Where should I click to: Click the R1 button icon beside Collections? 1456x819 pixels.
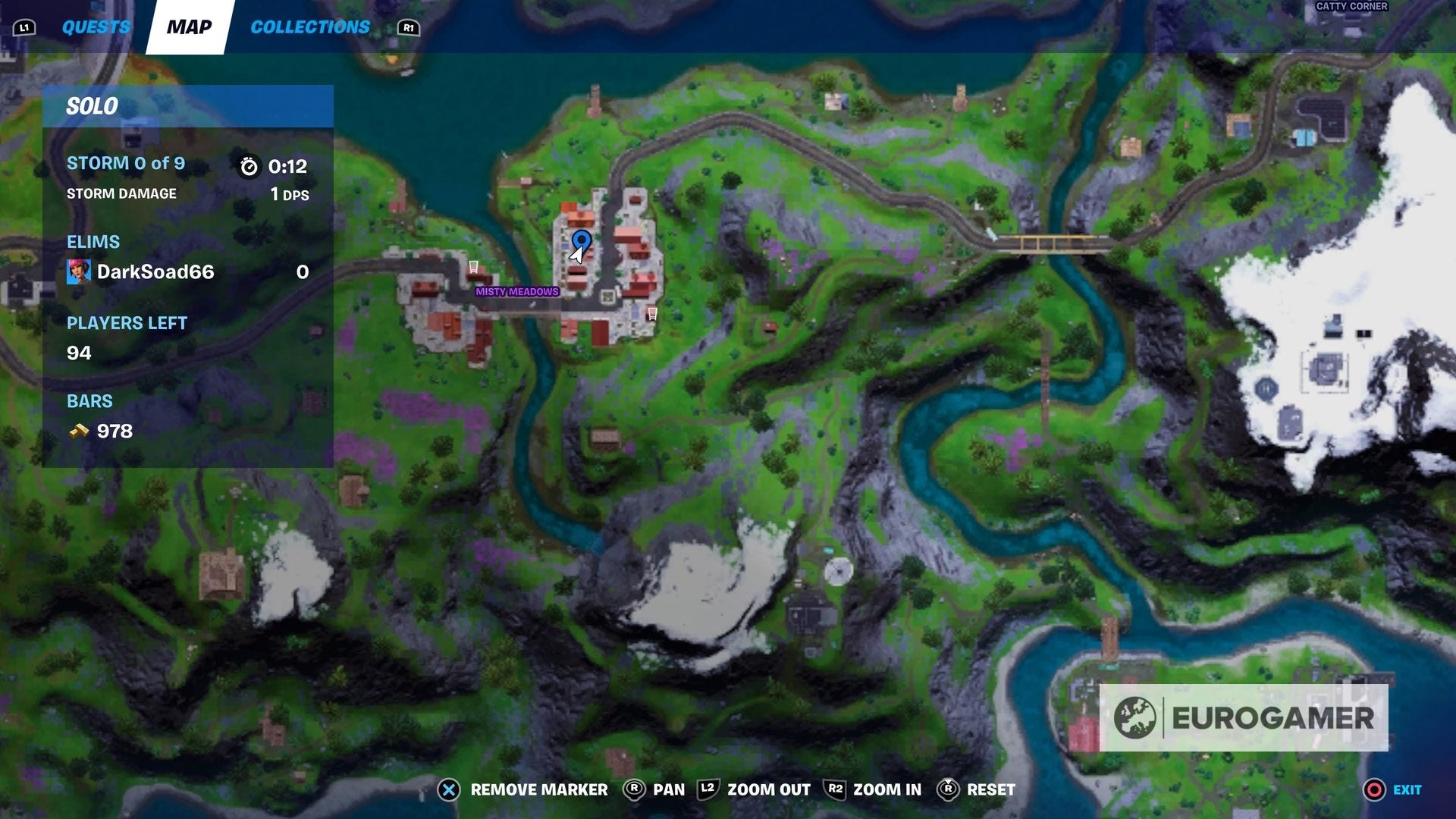tap(408, 28)
